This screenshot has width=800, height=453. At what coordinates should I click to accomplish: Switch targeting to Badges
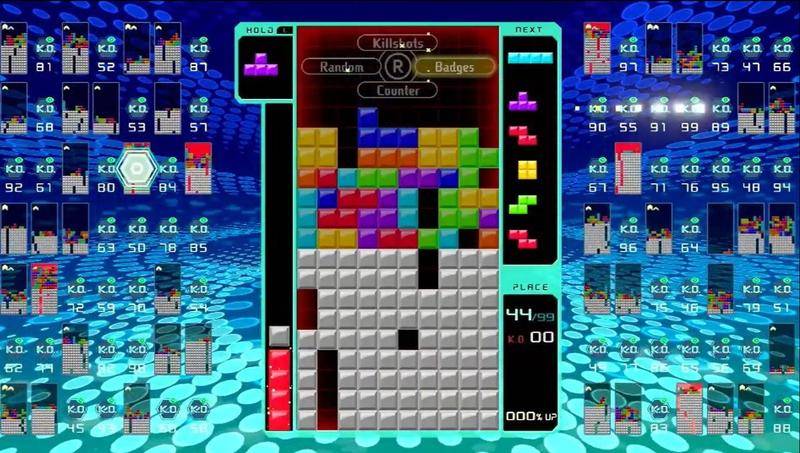tap(456, 67)
